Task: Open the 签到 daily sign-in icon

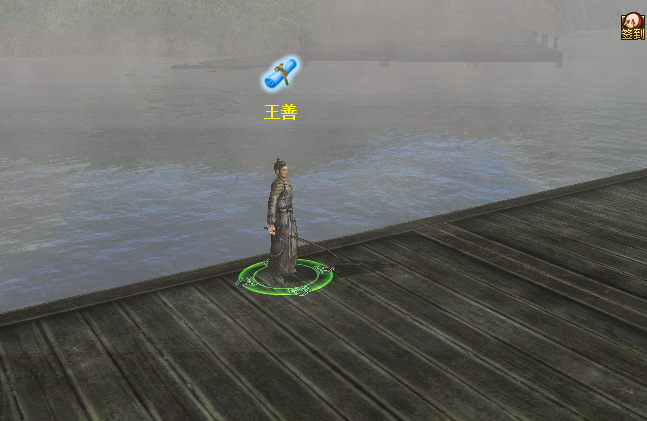Action: tap(632, 27)
